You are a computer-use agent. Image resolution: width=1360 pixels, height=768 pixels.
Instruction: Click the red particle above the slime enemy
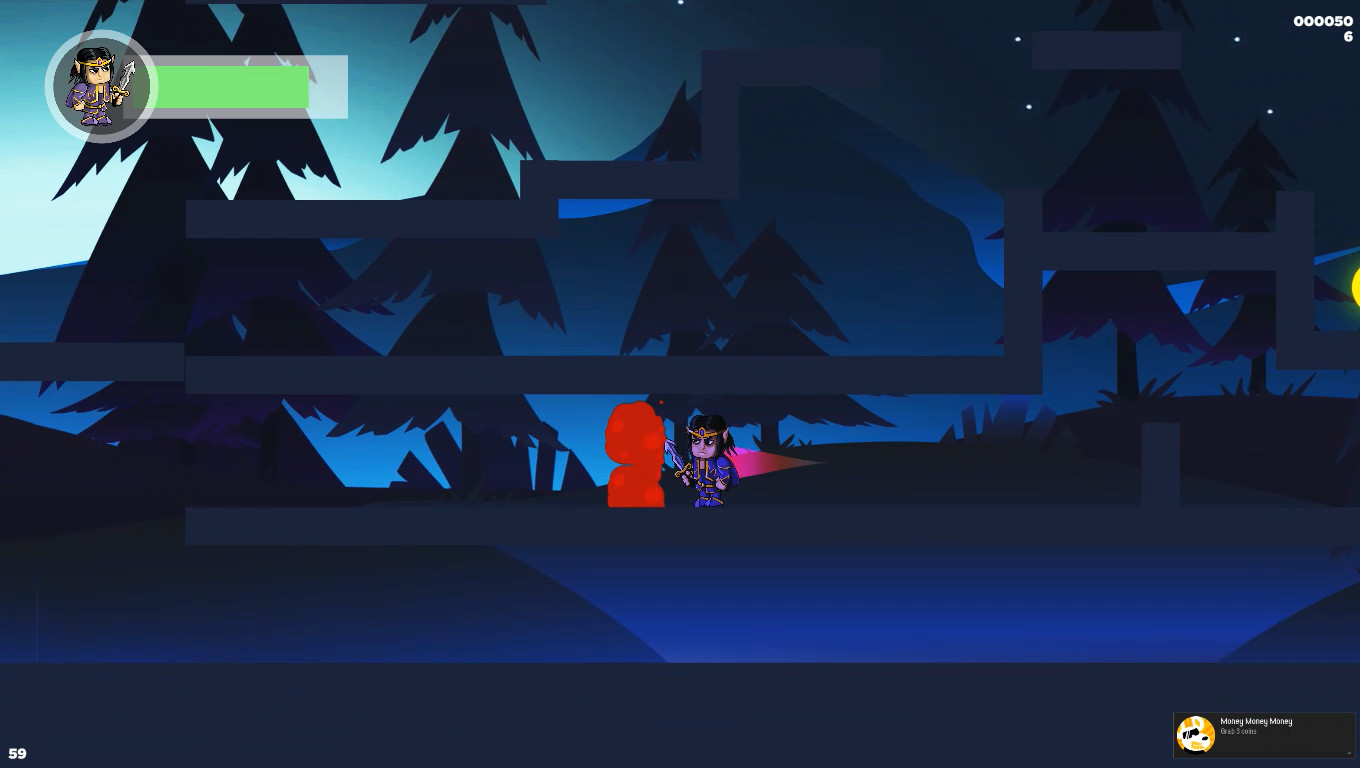coord(662,403)
